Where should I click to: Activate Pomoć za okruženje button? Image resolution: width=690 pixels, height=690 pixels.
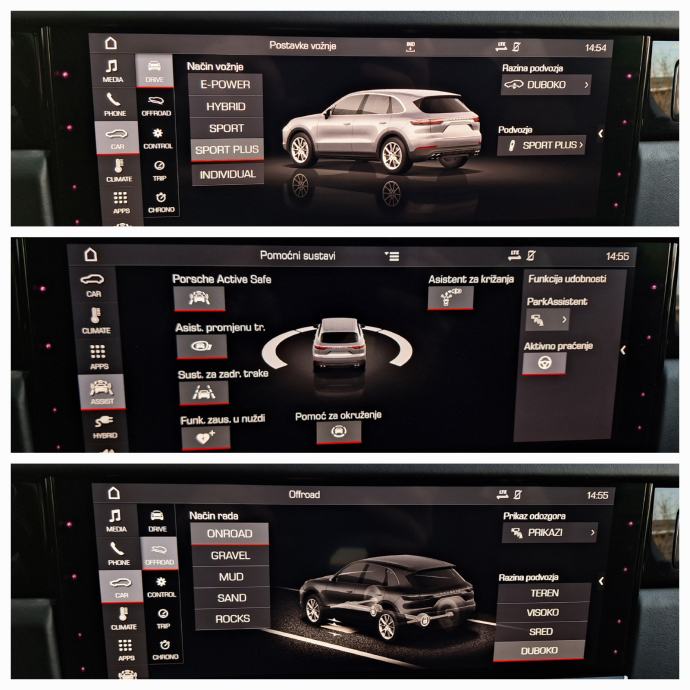coord(338,432)
